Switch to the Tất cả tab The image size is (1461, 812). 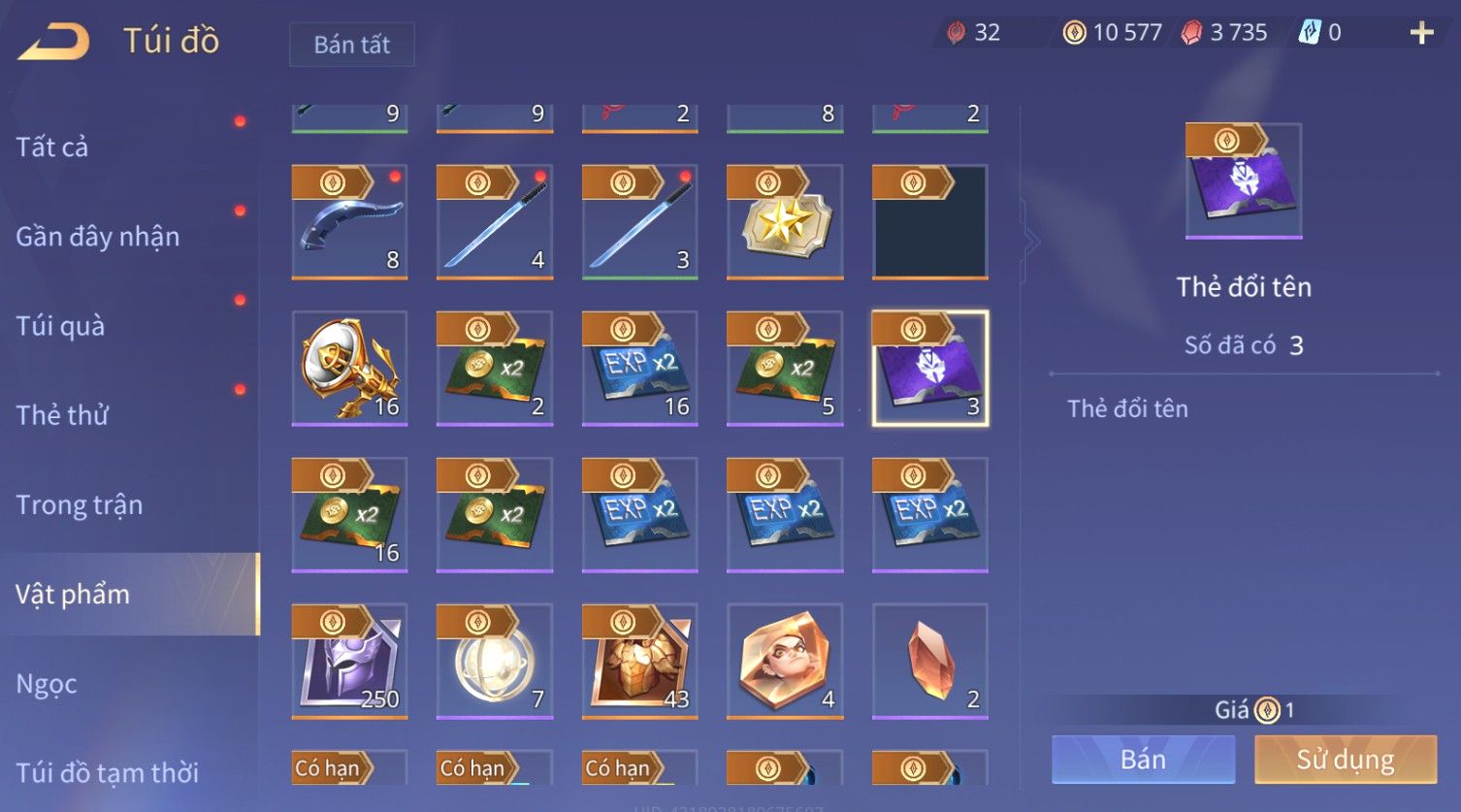[52, 147]
